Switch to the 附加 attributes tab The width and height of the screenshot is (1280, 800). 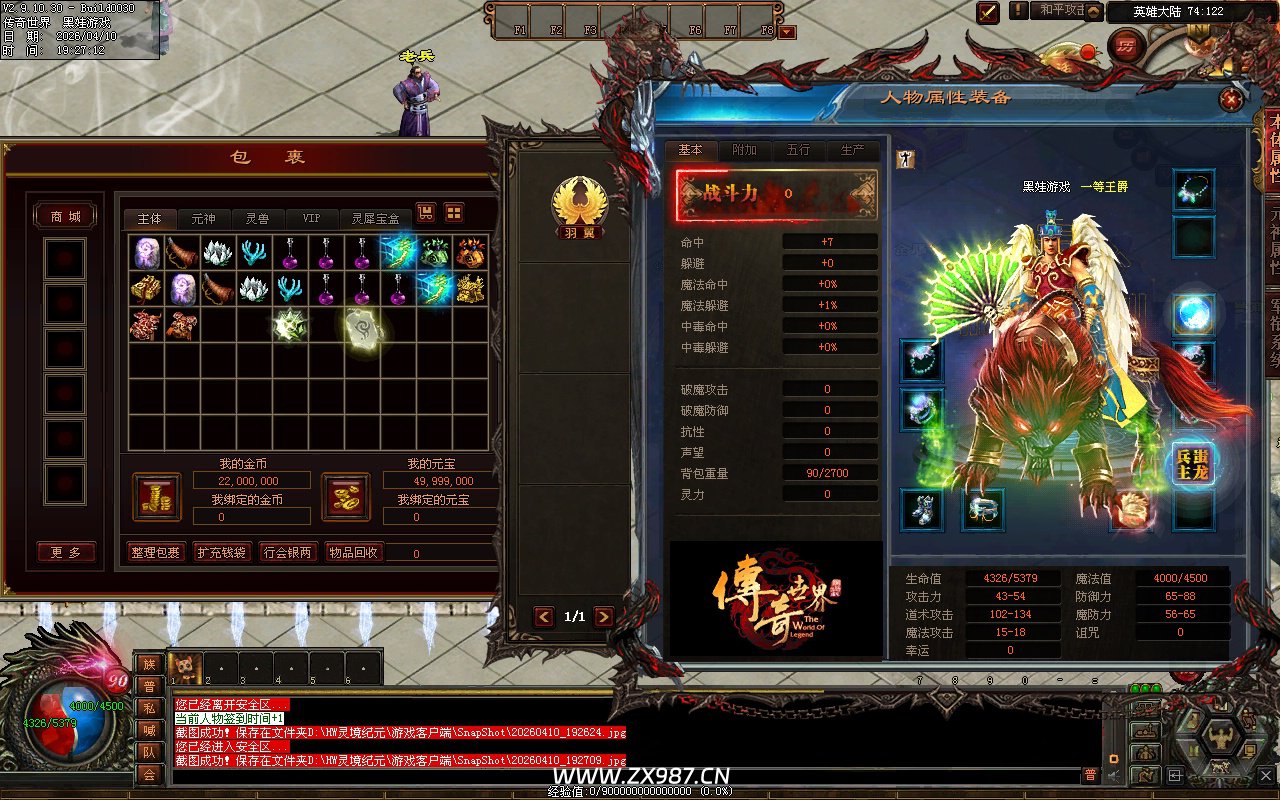744,150
